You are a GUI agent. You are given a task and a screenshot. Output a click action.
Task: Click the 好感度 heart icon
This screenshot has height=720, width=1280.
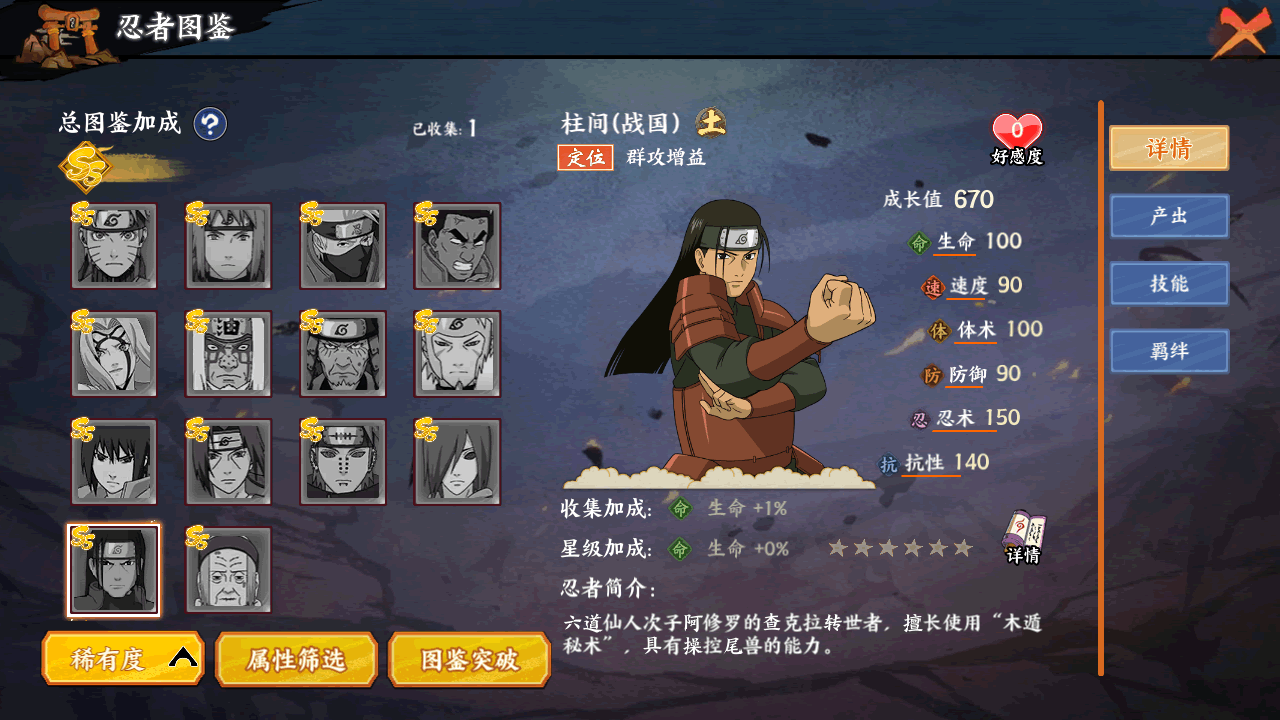tap(1016, 133)
